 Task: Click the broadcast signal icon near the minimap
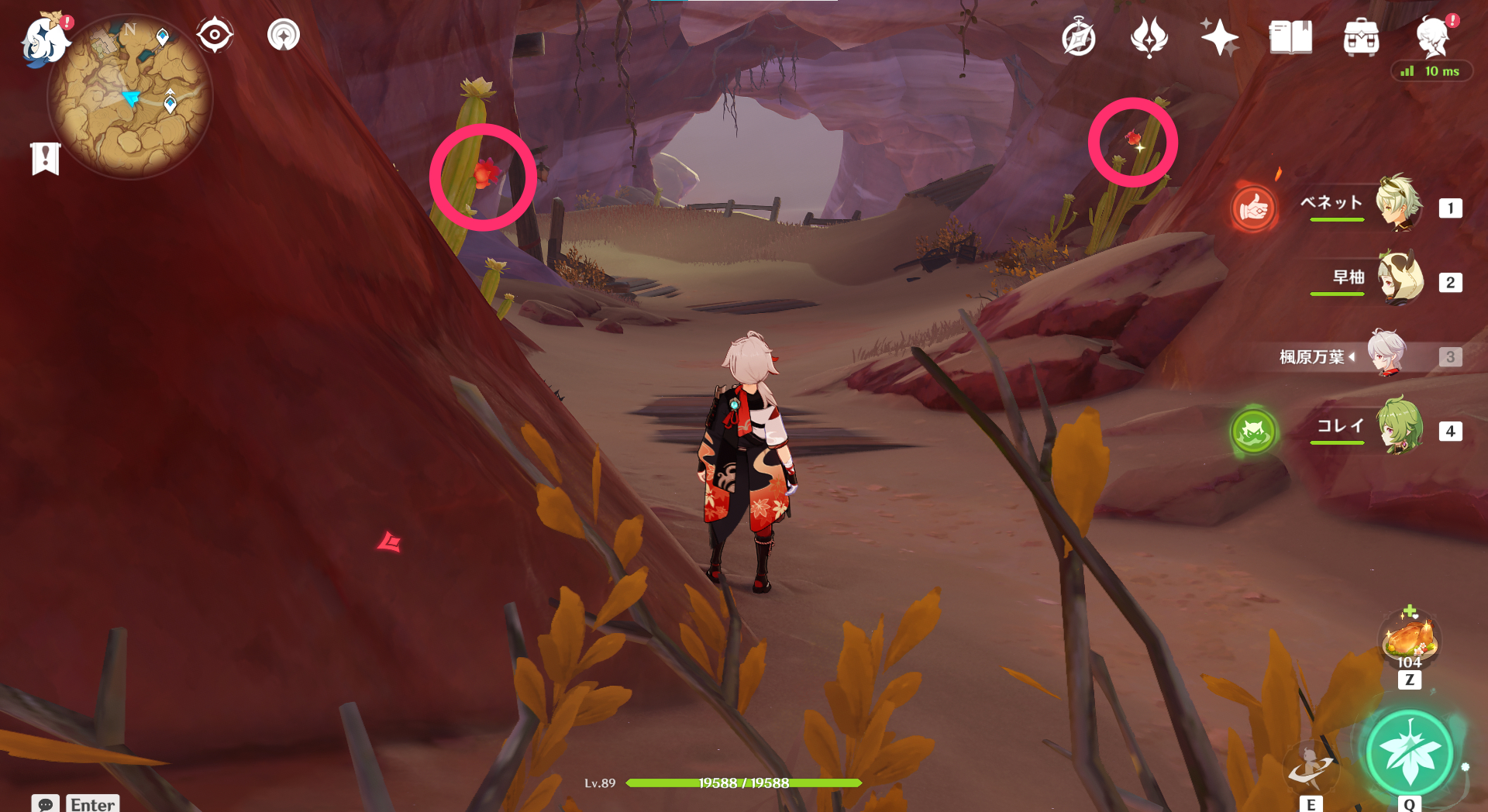point(284,34)
